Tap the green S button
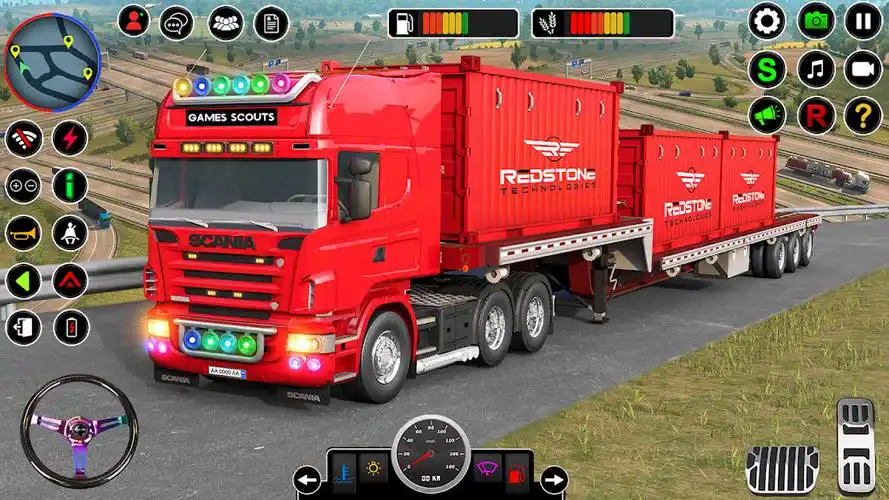 767,69
